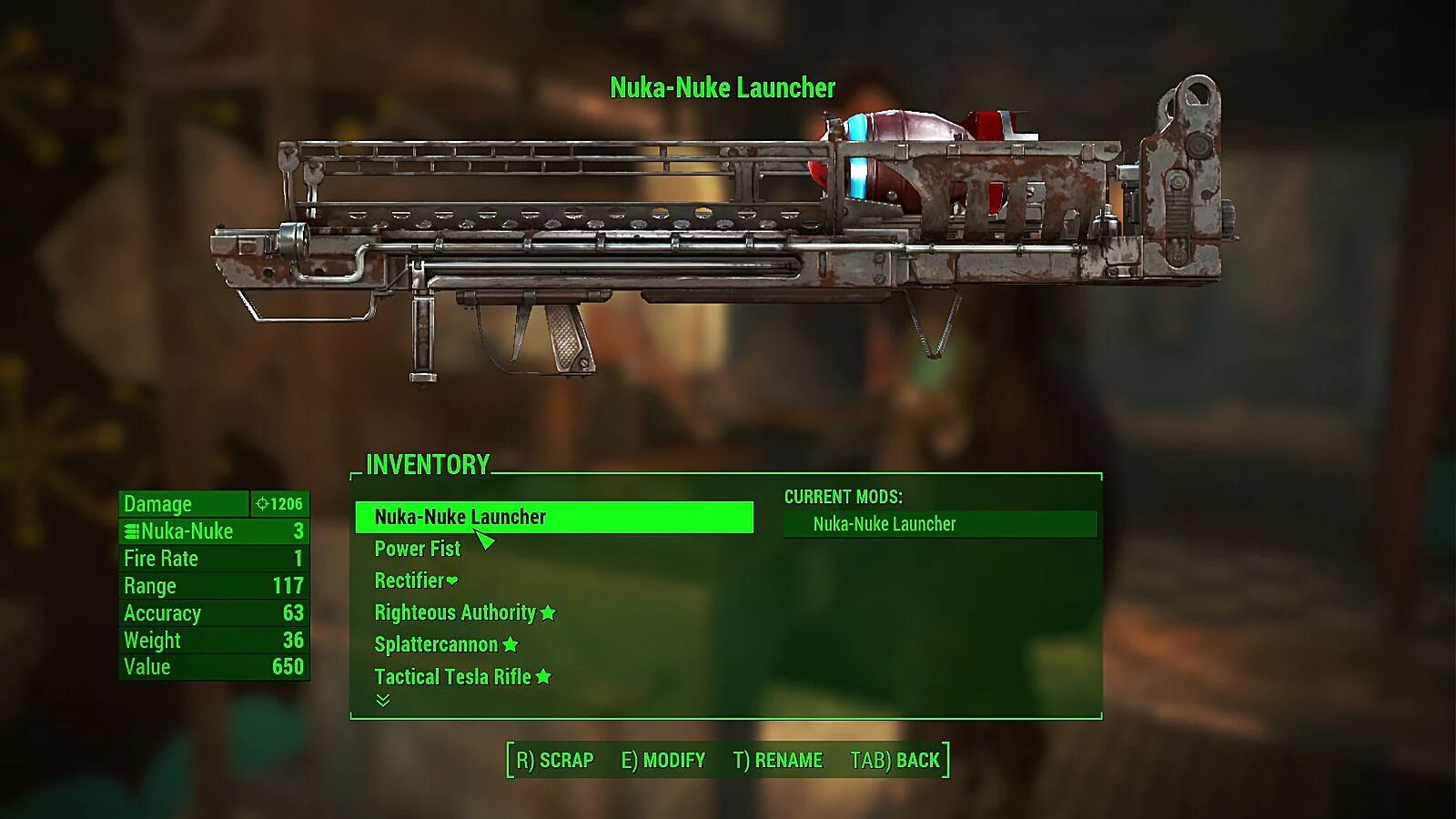Choose the Tactical Tesla Rifle
Image resolution: width=1456 pixels, height=819 pixels.
pyautogui.click(x=453, y=676)
